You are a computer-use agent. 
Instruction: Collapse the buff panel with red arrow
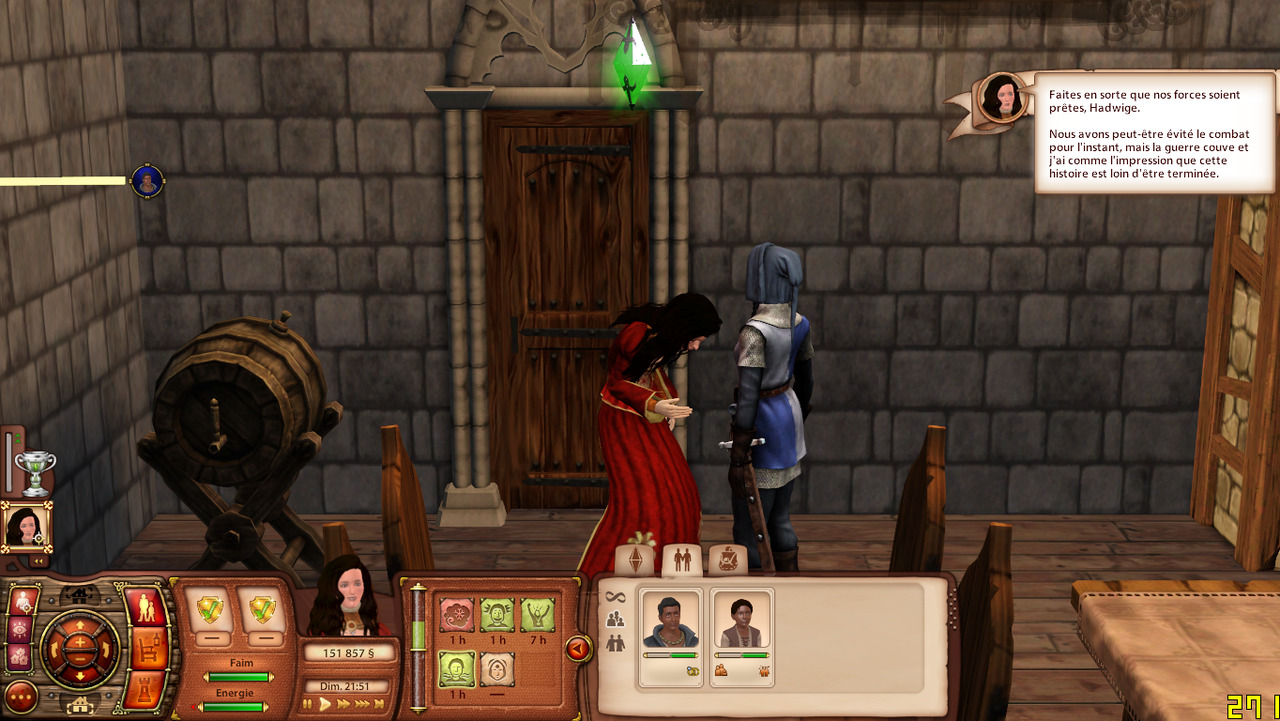coord(577,649)
